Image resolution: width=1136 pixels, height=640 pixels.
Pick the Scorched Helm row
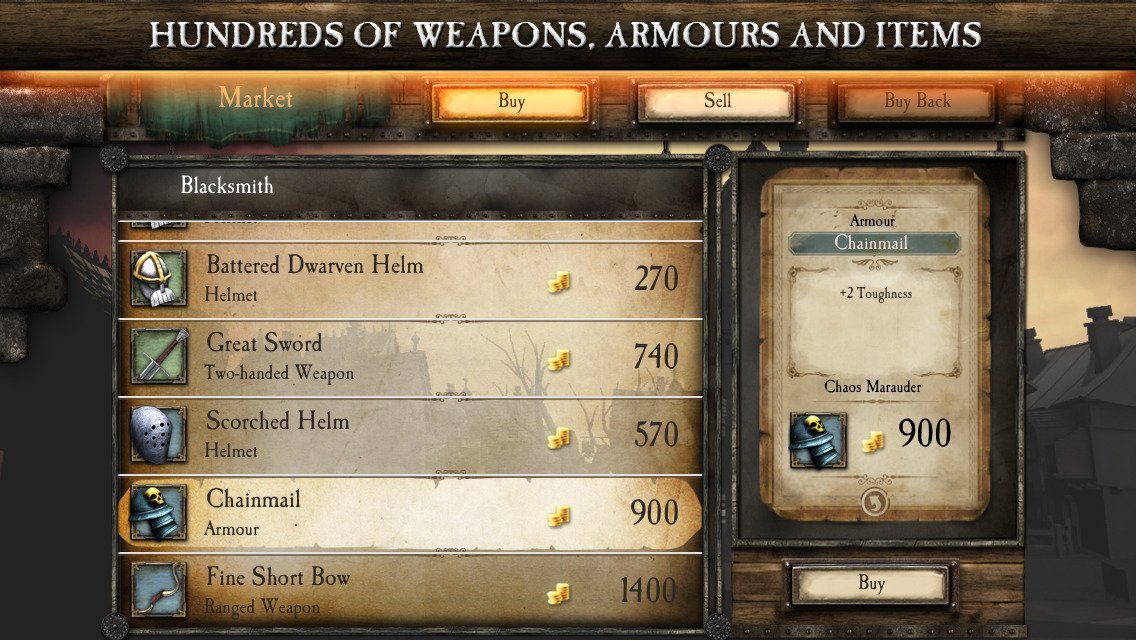(x=410, y=434)
